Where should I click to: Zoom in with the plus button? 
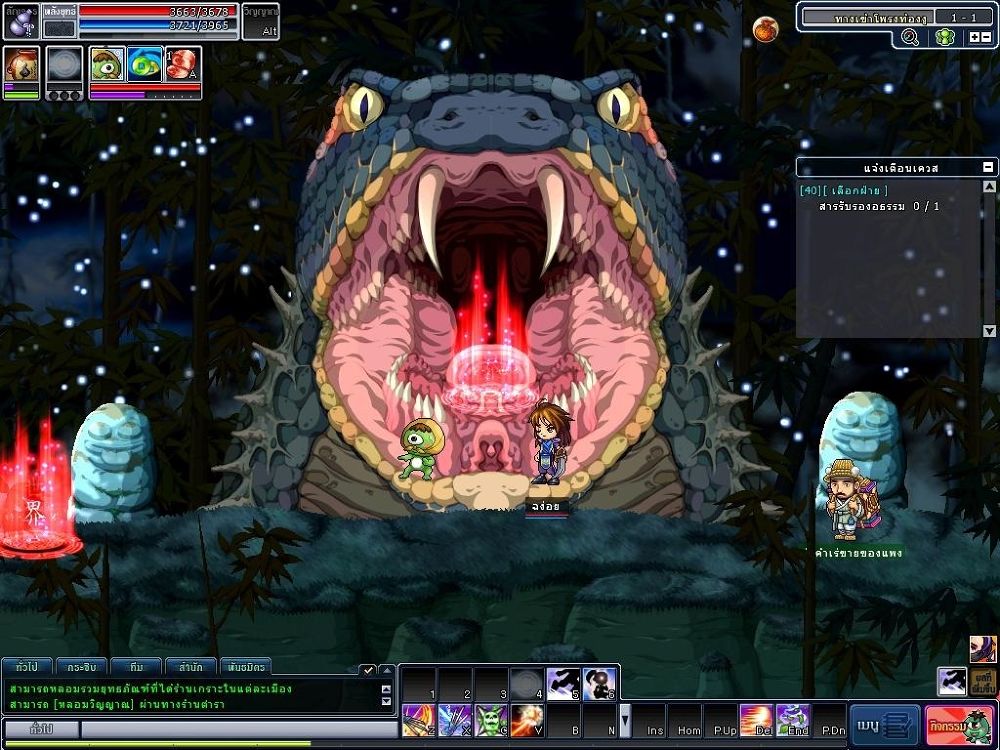pyautogui.click(x=973, y=37)
